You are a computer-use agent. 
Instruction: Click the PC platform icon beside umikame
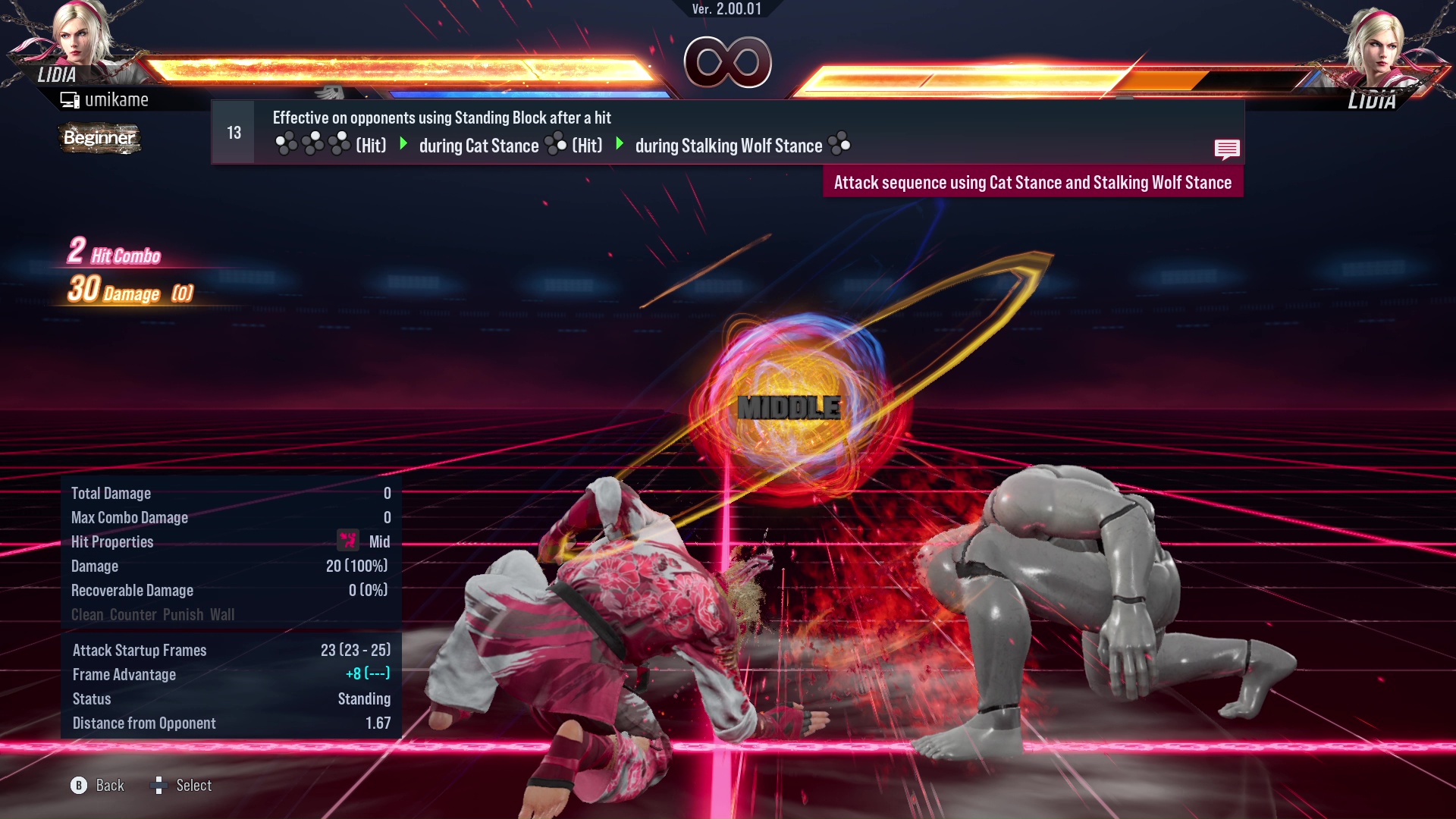pyautogui.click(x=71, y=99)
